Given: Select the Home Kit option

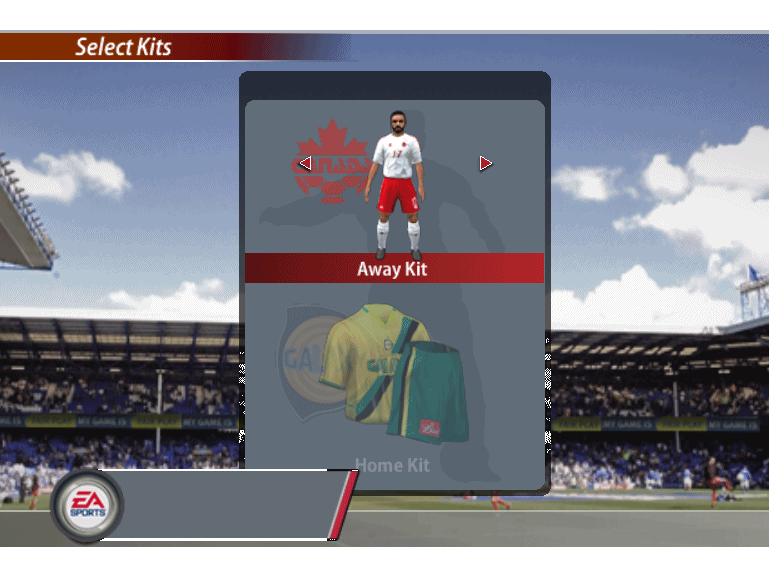Looking at the screenshot, I should click(x=392, y=466).
